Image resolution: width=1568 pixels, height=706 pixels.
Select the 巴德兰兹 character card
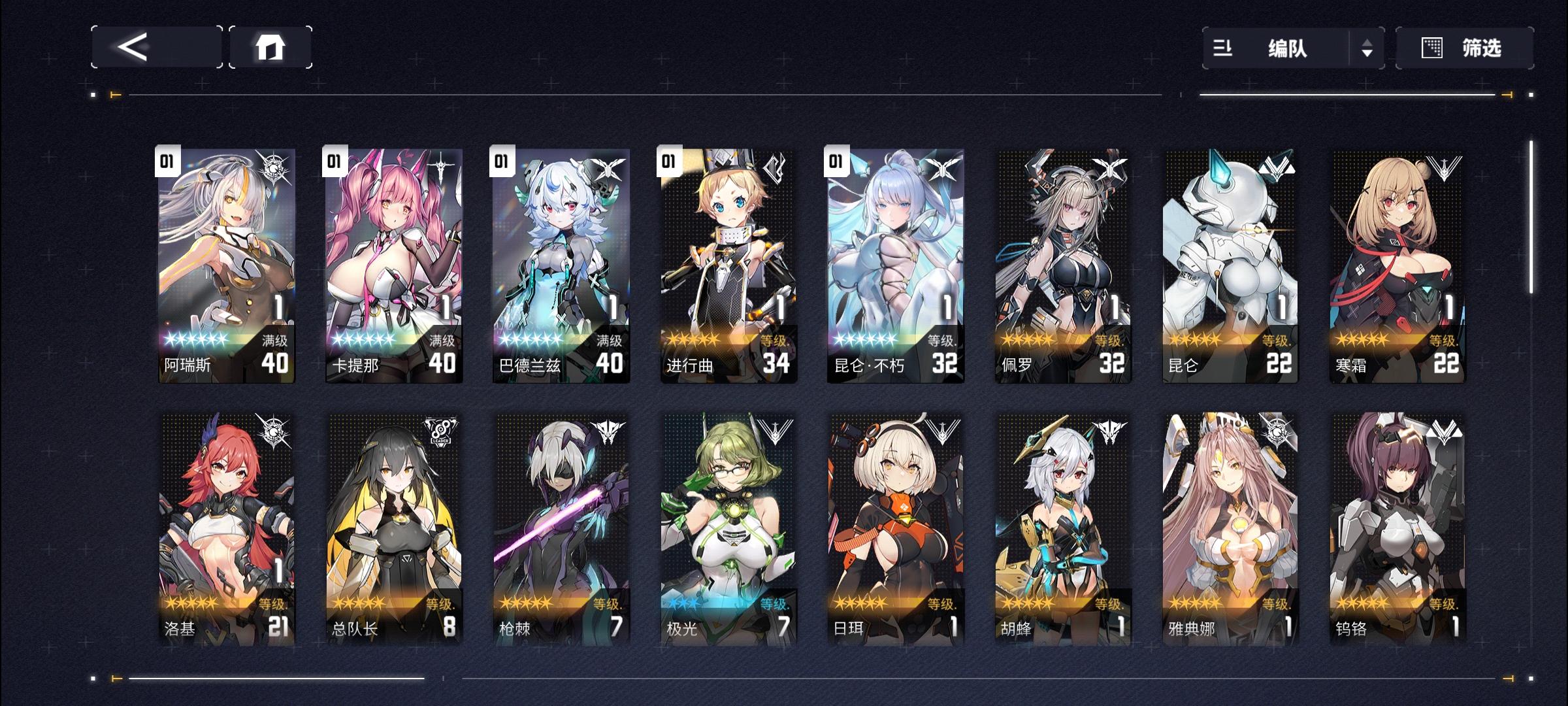(x=561, y=261)
